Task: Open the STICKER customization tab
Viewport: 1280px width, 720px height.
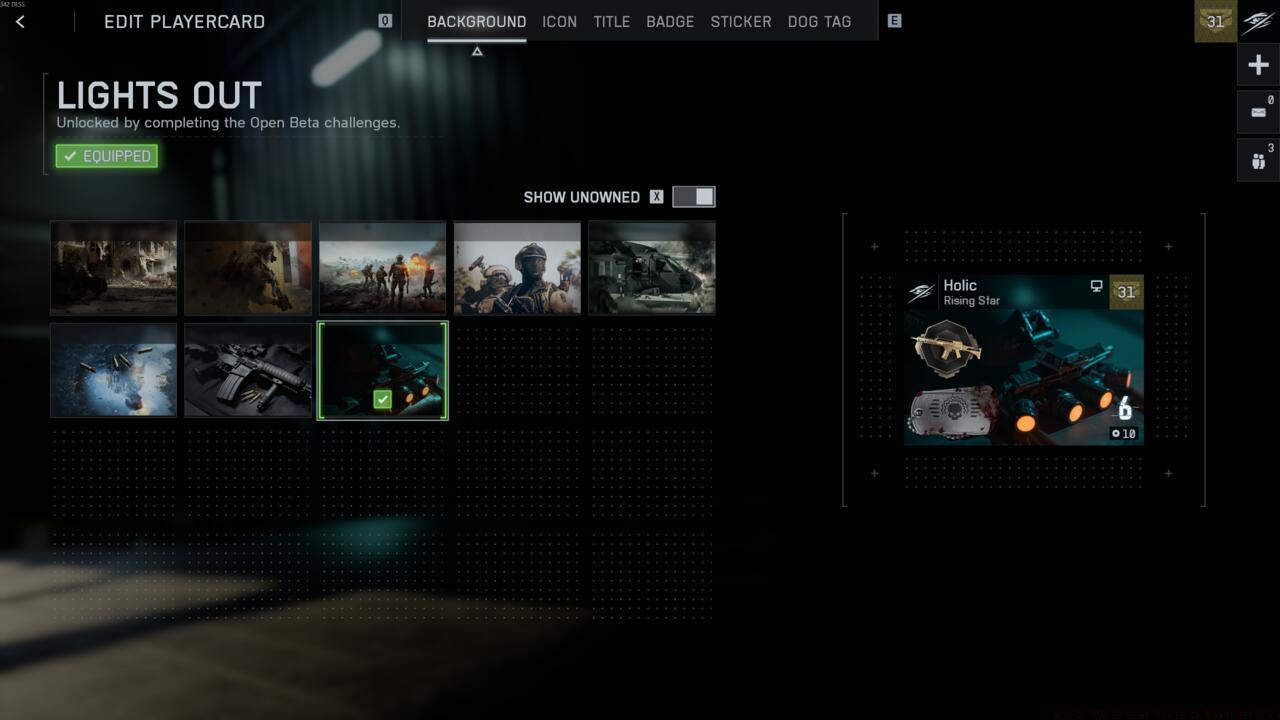Action: pos(740,21)
